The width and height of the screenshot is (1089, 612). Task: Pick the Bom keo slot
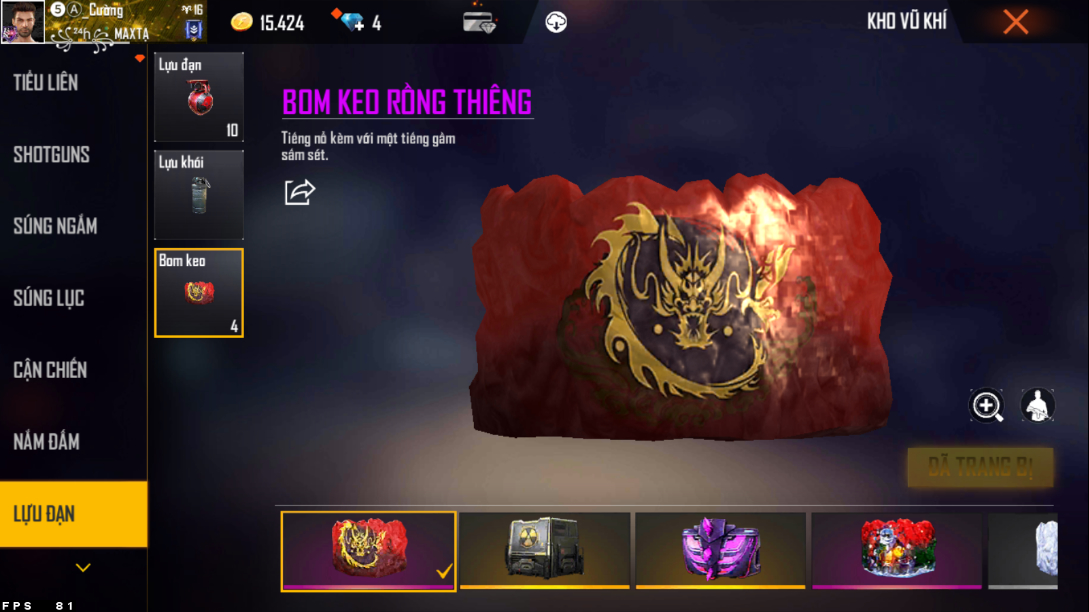click(x=198, y=292)
